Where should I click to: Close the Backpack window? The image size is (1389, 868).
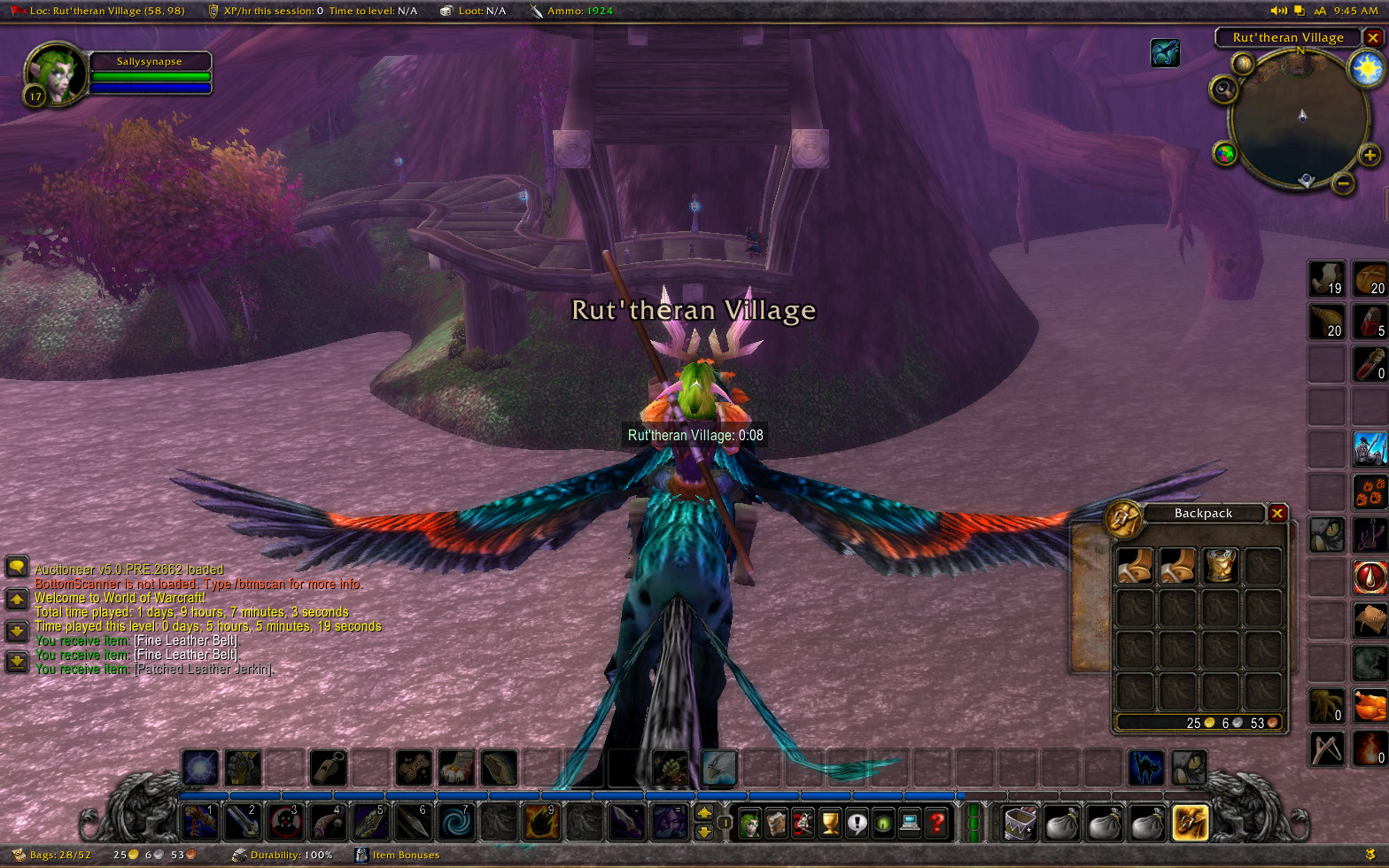(1277, 513)
